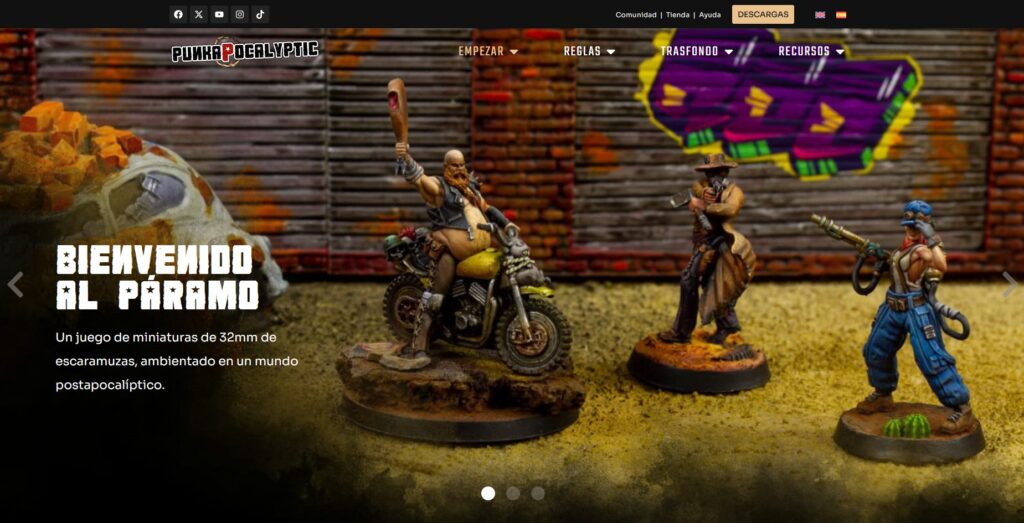1024x523 pixels.
Task: Select the second carousel dot
Action: click(513, 493)
